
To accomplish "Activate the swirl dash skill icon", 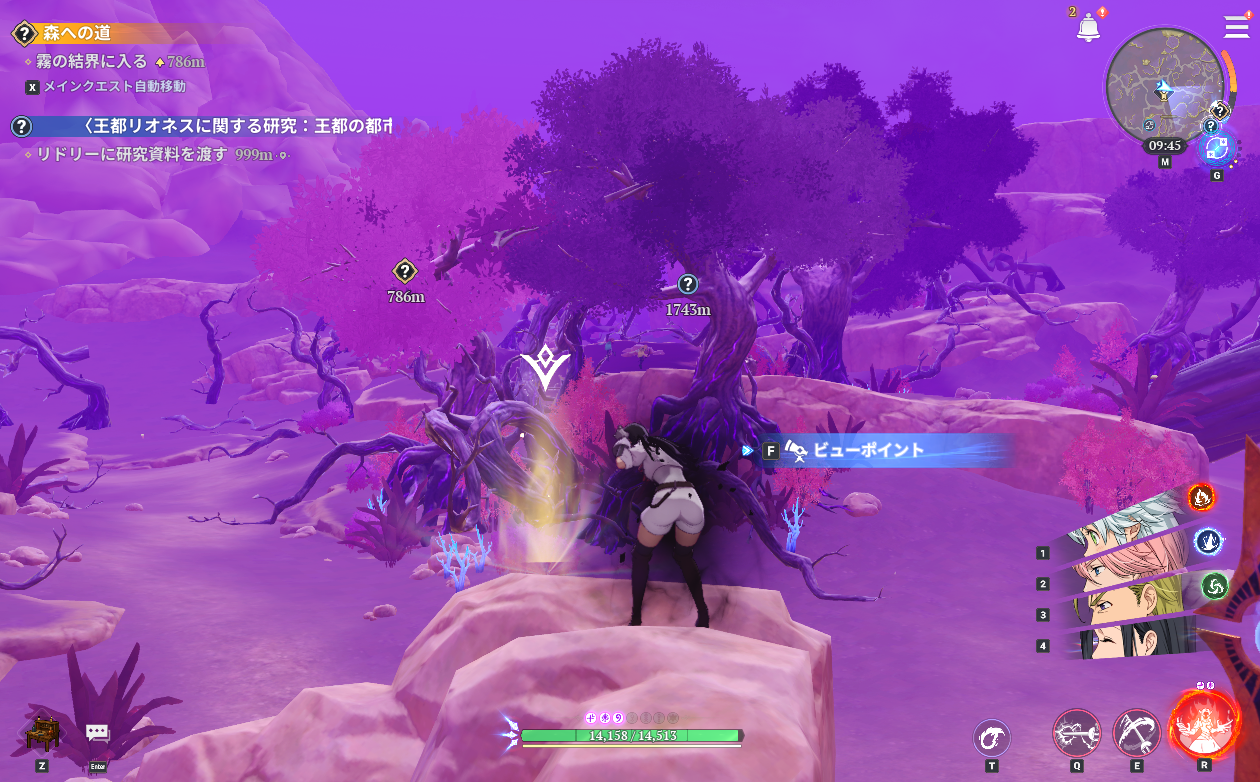I will click(991, 738).
